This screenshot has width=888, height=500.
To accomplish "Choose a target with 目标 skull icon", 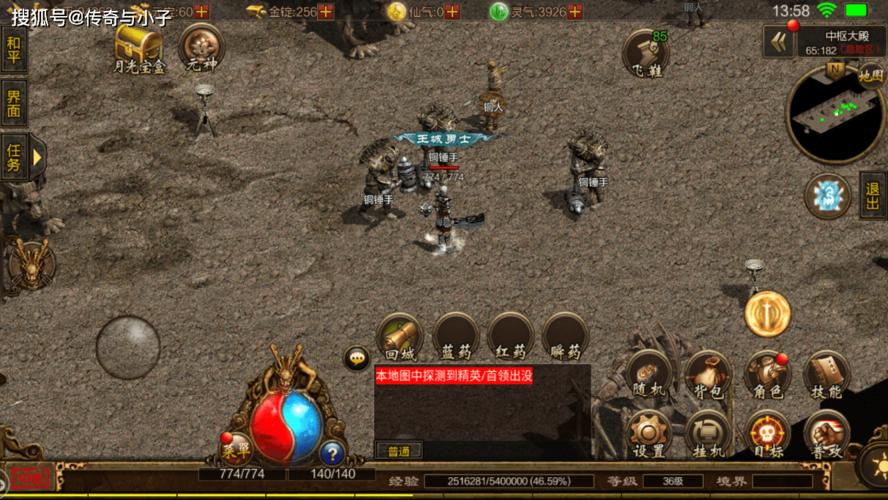I will (767, 433).
